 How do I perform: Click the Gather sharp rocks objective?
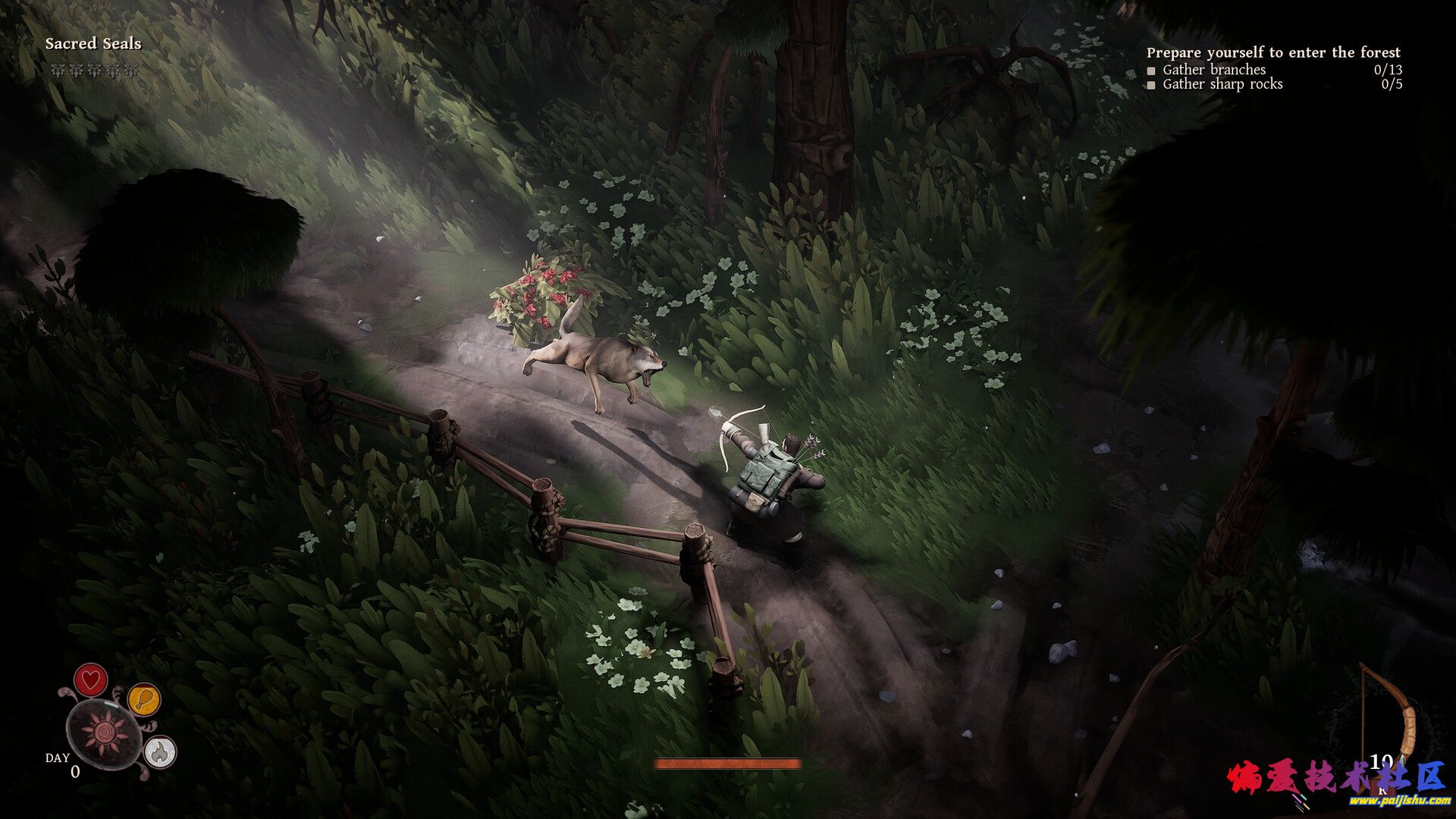pos(1222,84)
